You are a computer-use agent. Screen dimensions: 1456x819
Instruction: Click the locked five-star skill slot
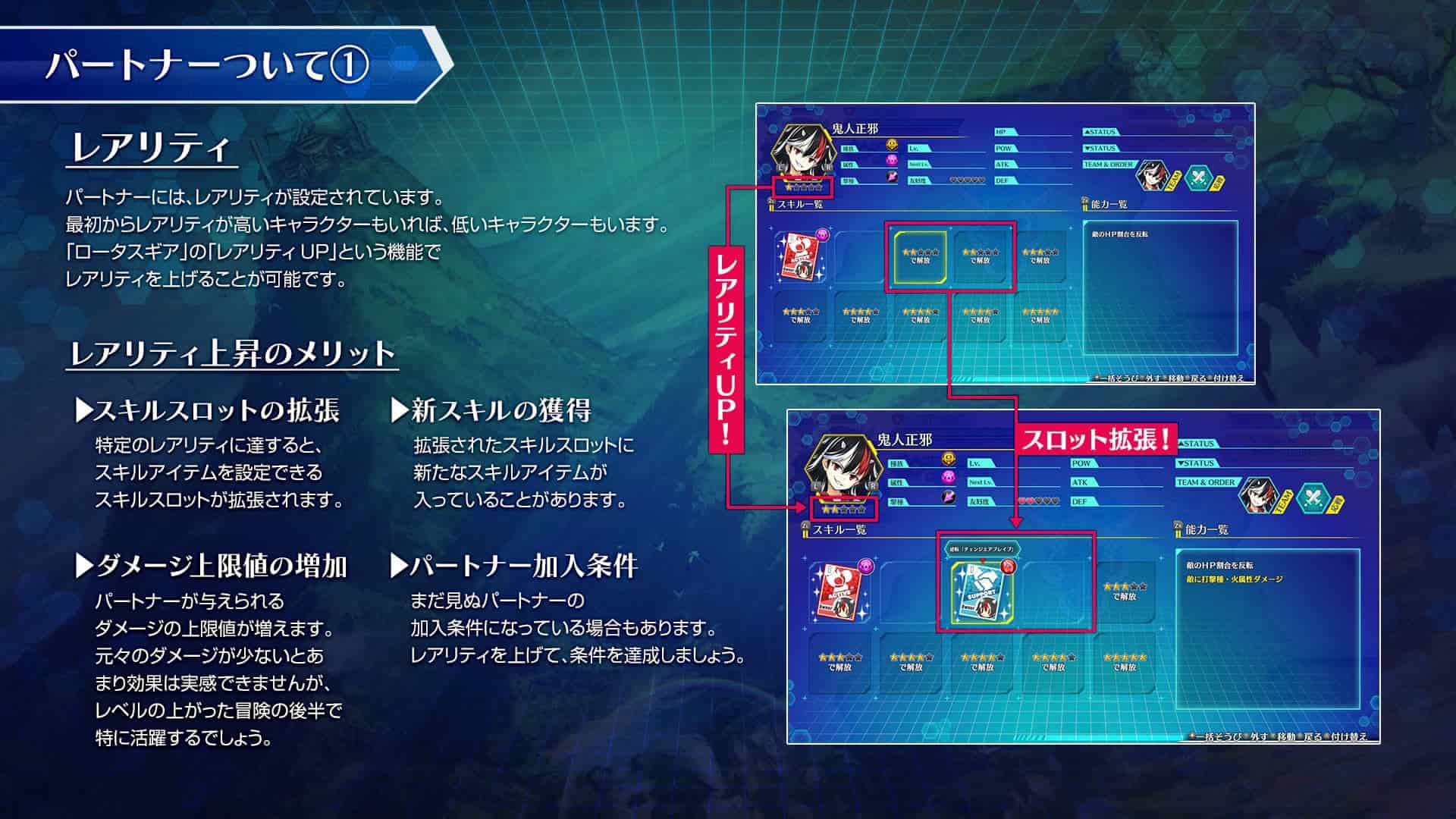pyautogui.click(x=1041, y=319)
